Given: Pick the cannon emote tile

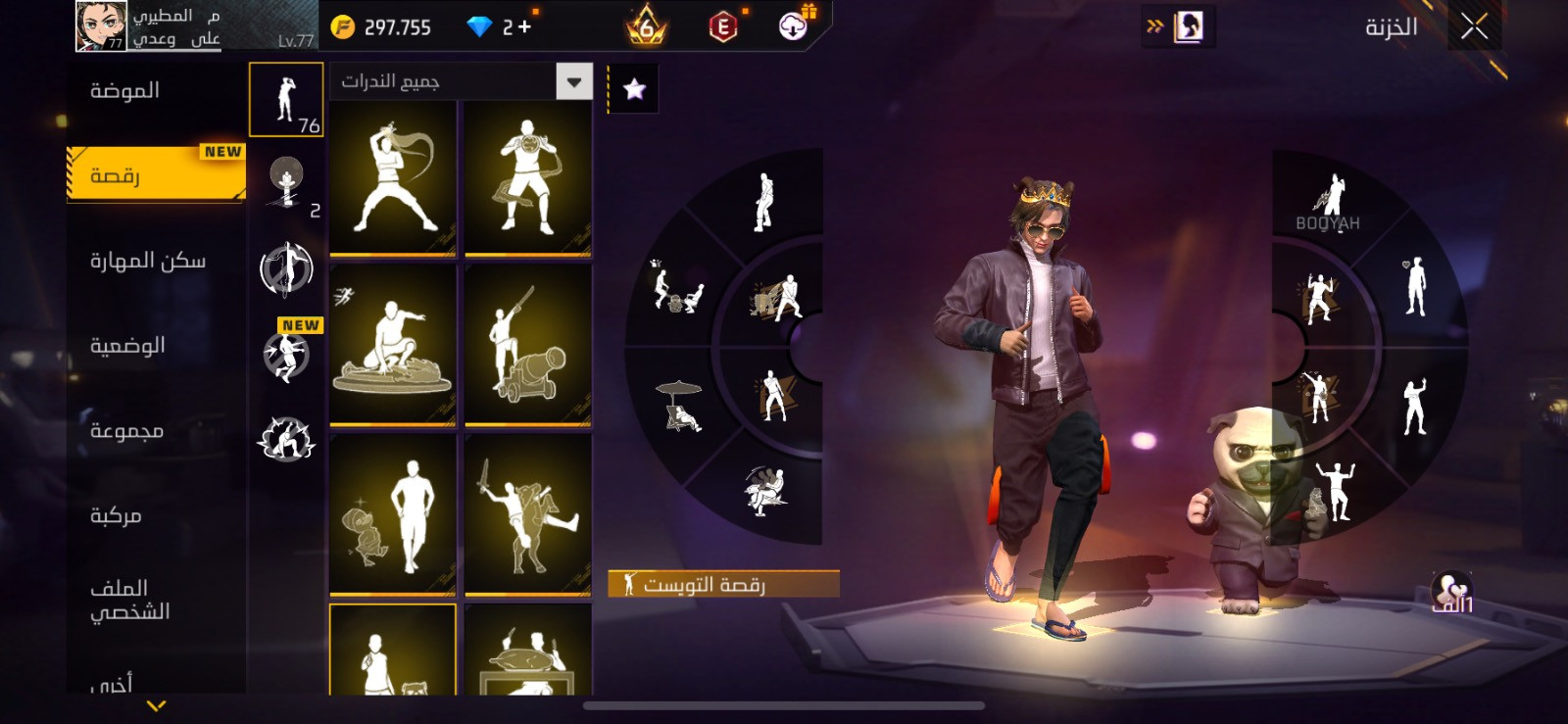Looking at the screenshot, I should pyautogui.click(x=527, y=345).
